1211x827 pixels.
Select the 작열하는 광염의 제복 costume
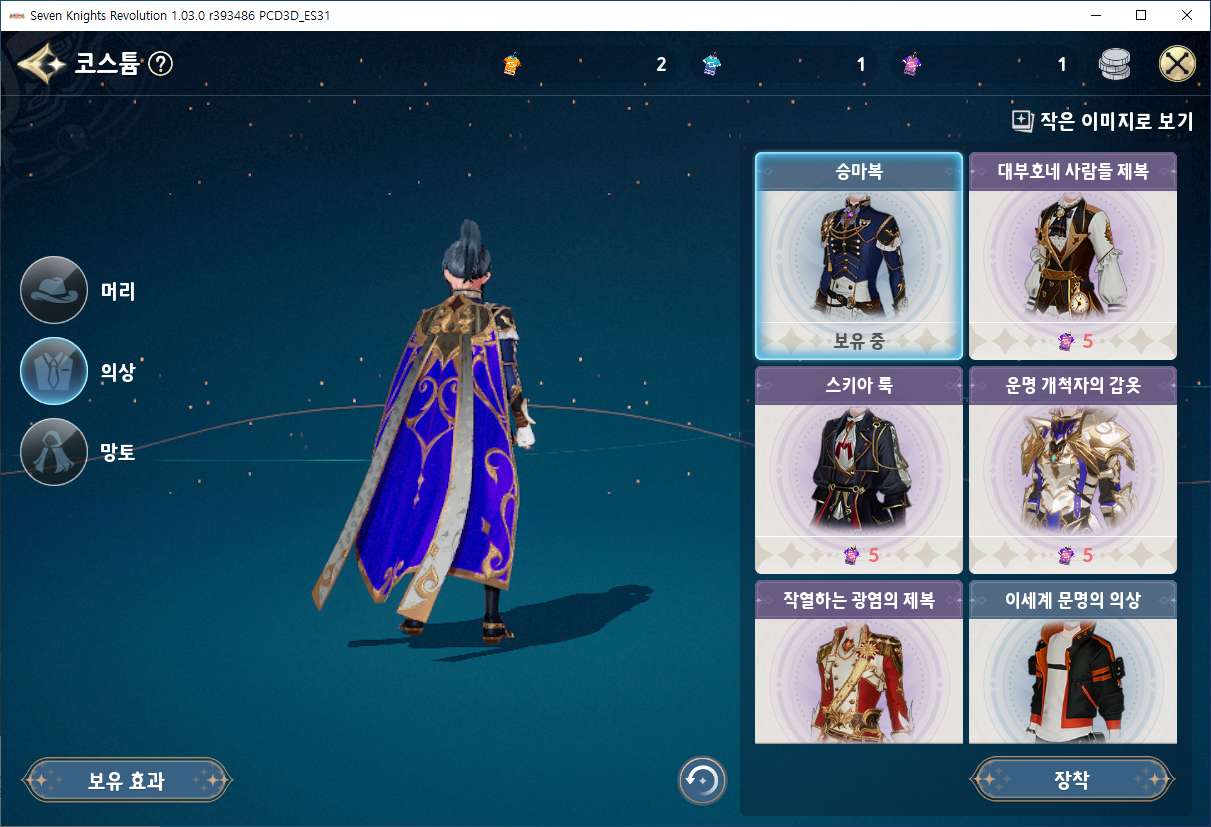pos(858,663)
